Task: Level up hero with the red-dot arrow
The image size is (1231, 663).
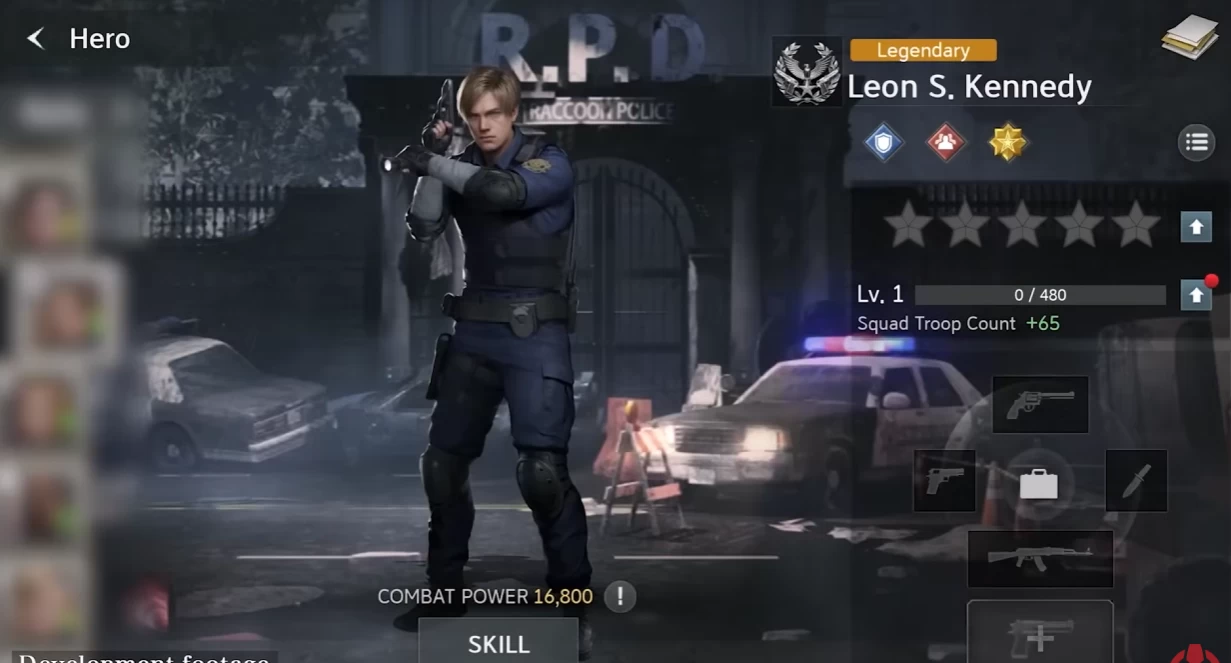Action: [1196, 295]
